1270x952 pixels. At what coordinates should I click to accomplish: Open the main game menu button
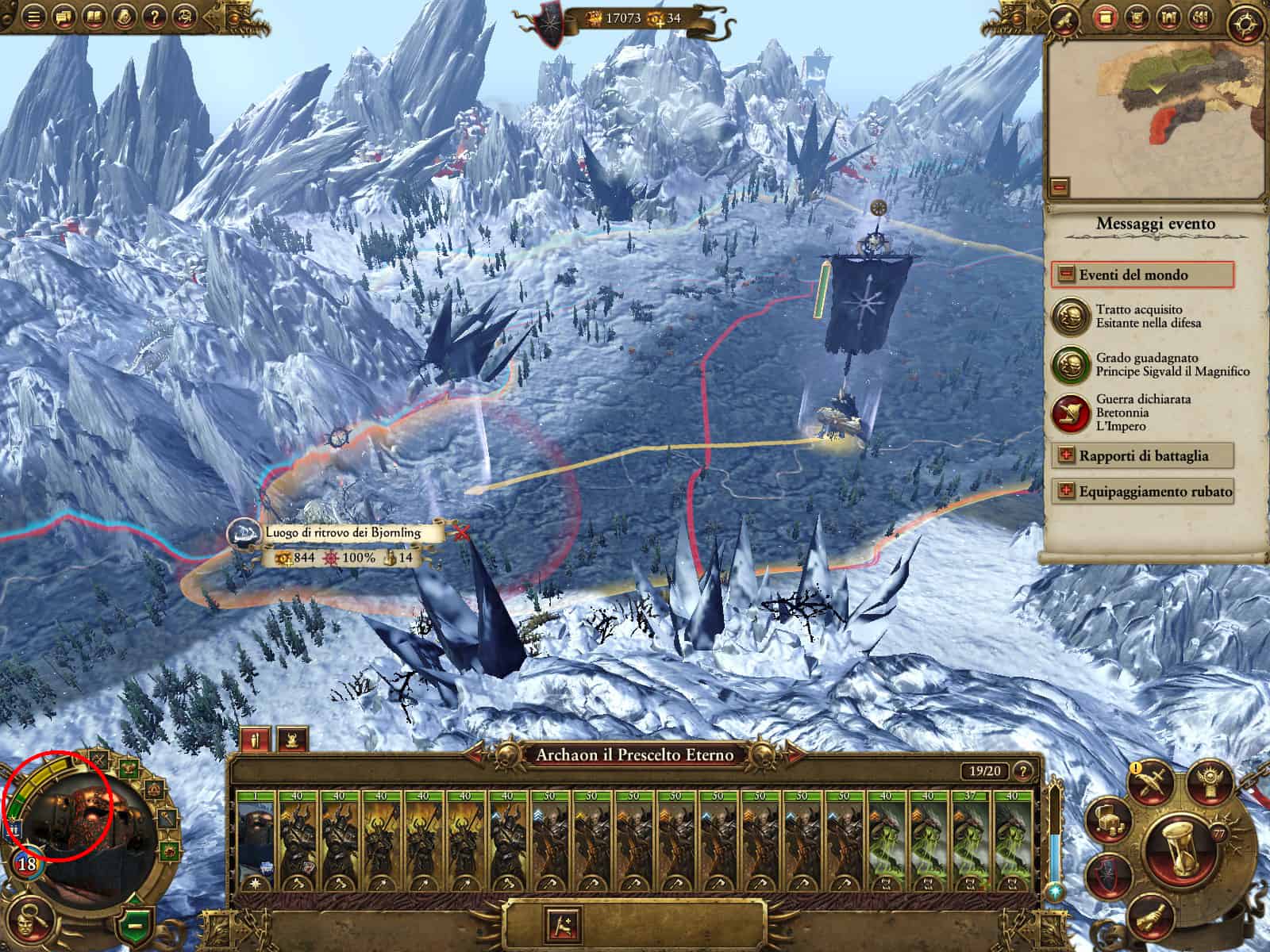33,17
